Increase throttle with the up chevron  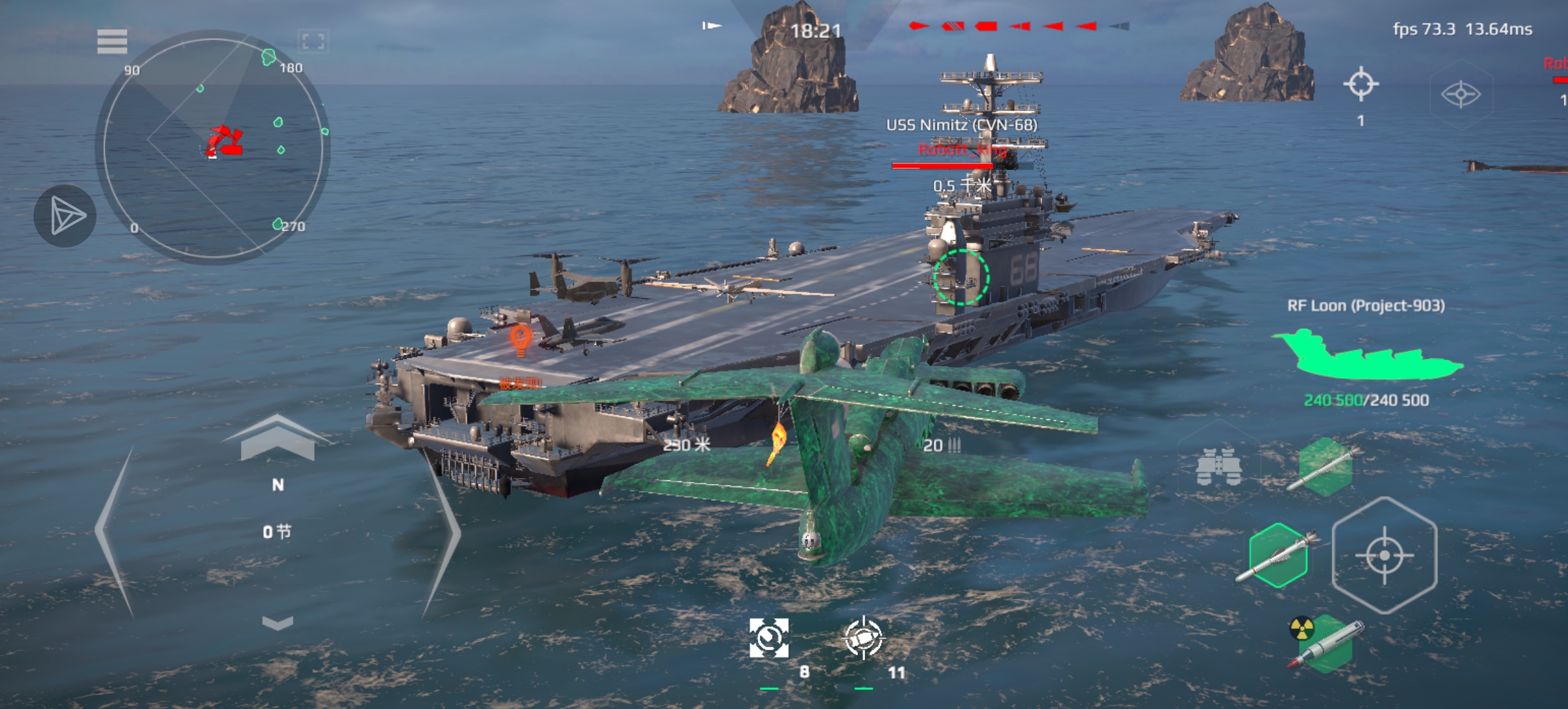click(277, 437)
